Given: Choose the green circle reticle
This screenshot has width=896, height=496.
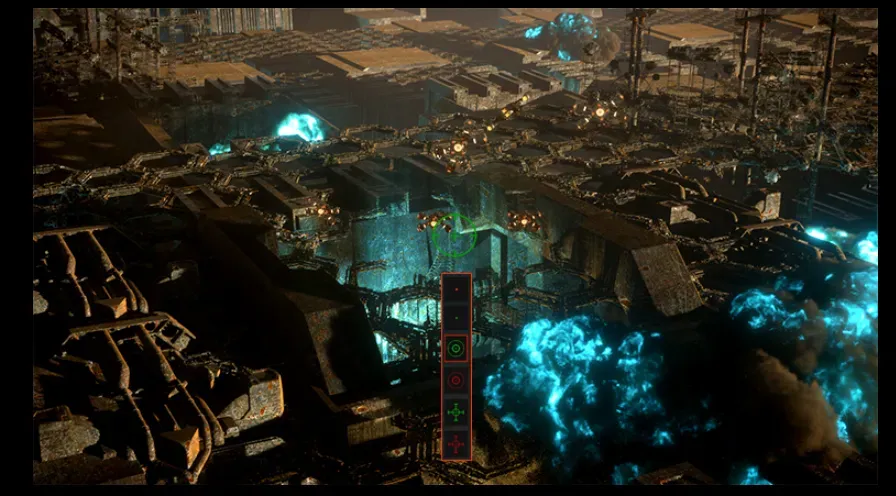Looking at the screenshot, I should [456, 348].
